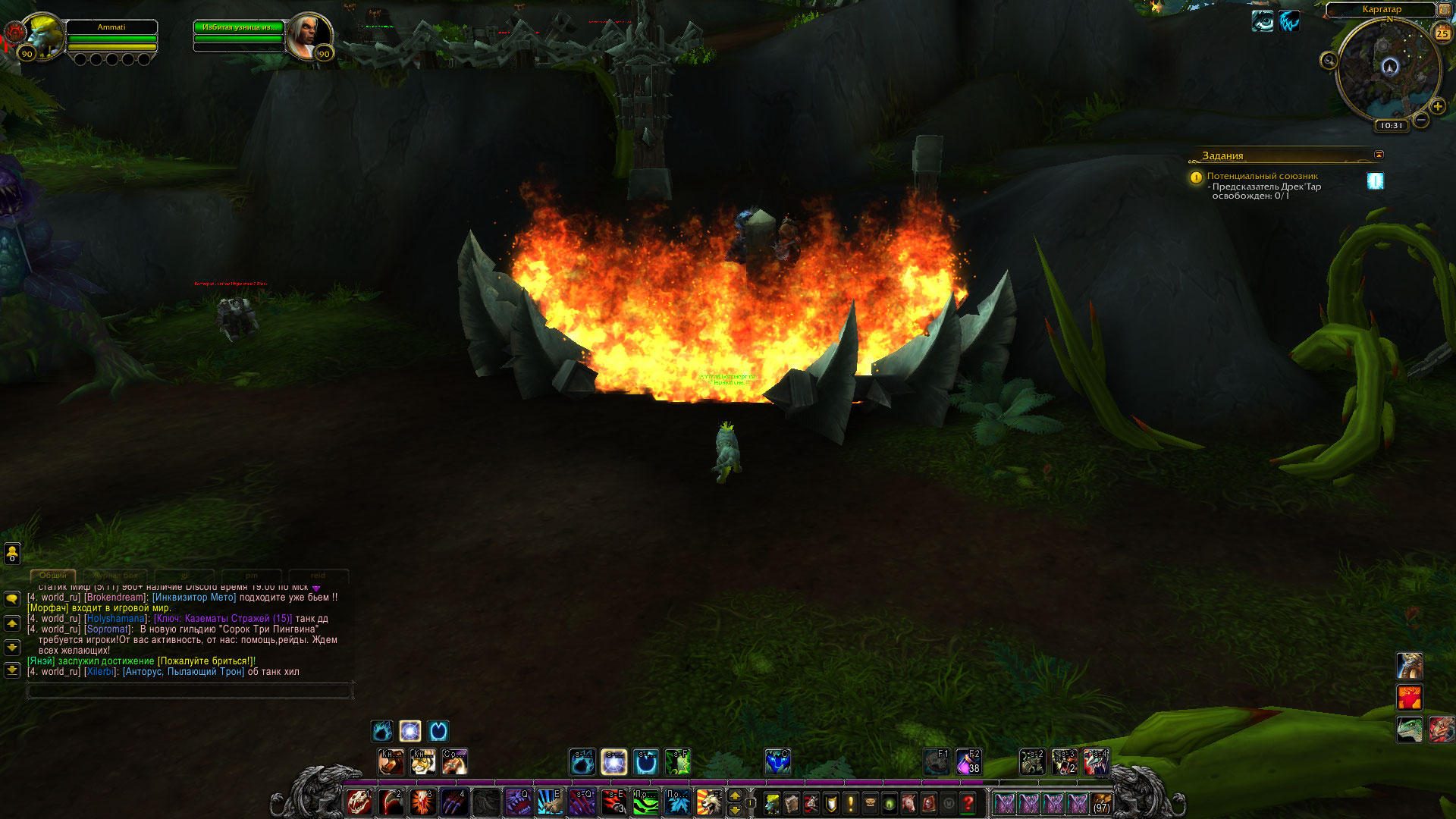Image resolution: width=1456 pixels, height=819 pixels.
Task: Open the red question mark help button
Action: (x=968, y=803)
